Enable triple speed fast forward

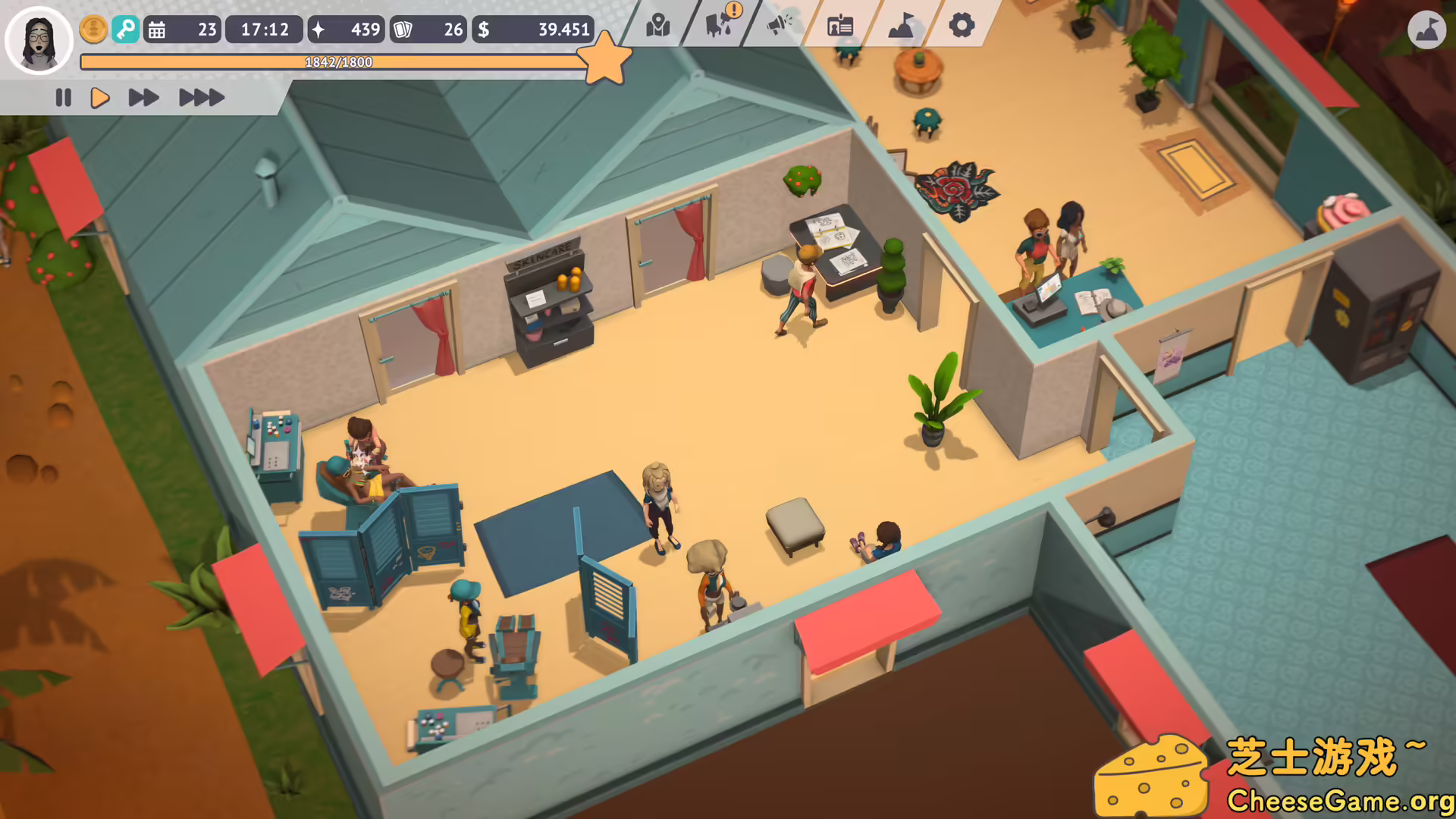[200, 97]
